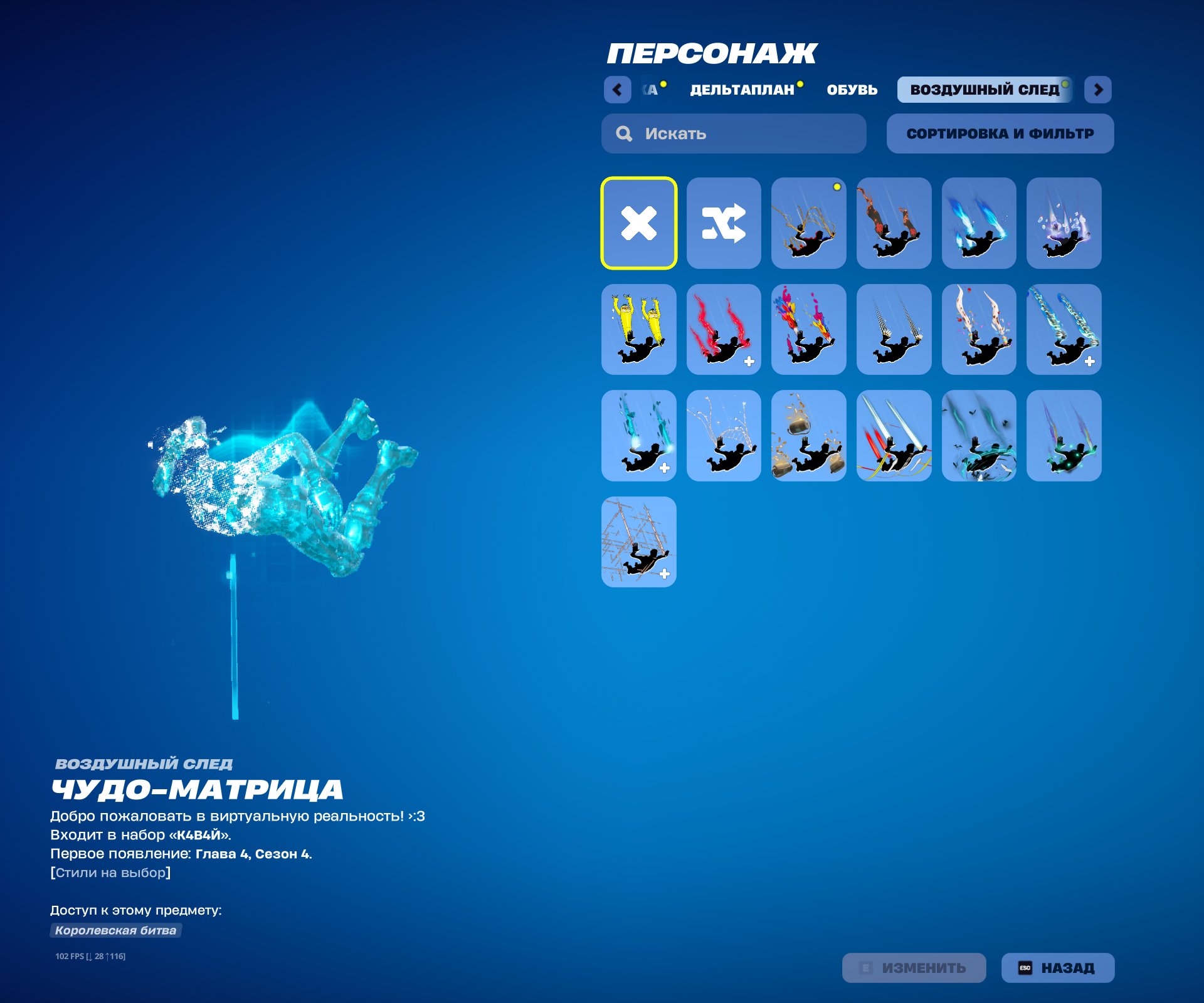Screen dimensions: 1204x1003
Task: Expand next character categories with right chevron
Action: coord(1099,90)
